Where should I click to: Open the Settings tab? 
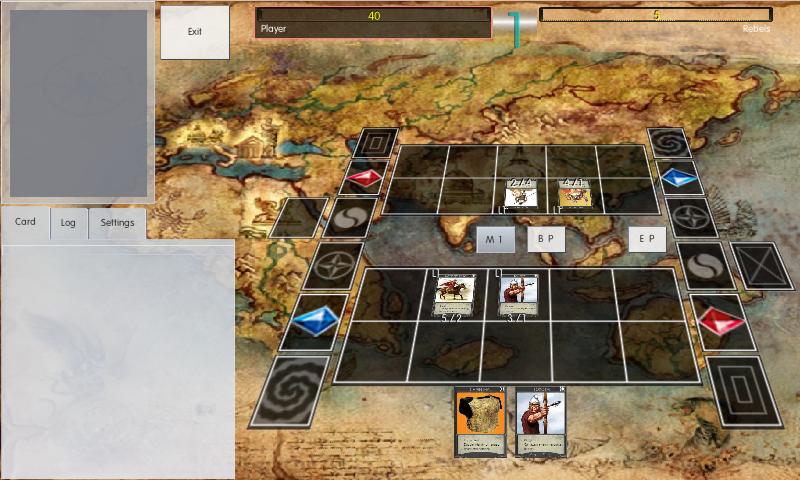pos(117,222)
